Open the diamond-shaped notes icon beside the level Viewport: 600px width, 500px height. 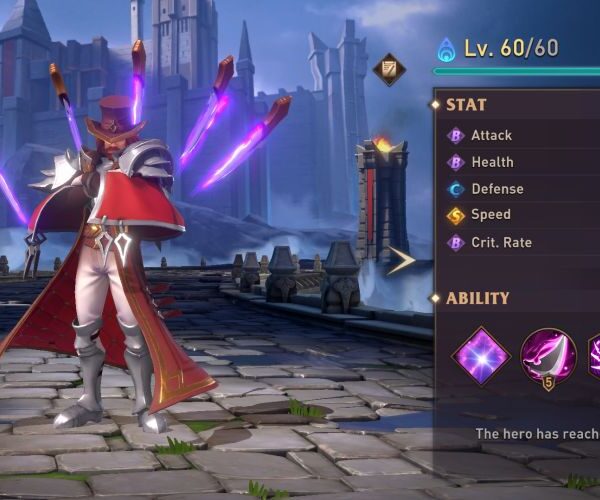[388, 70]
